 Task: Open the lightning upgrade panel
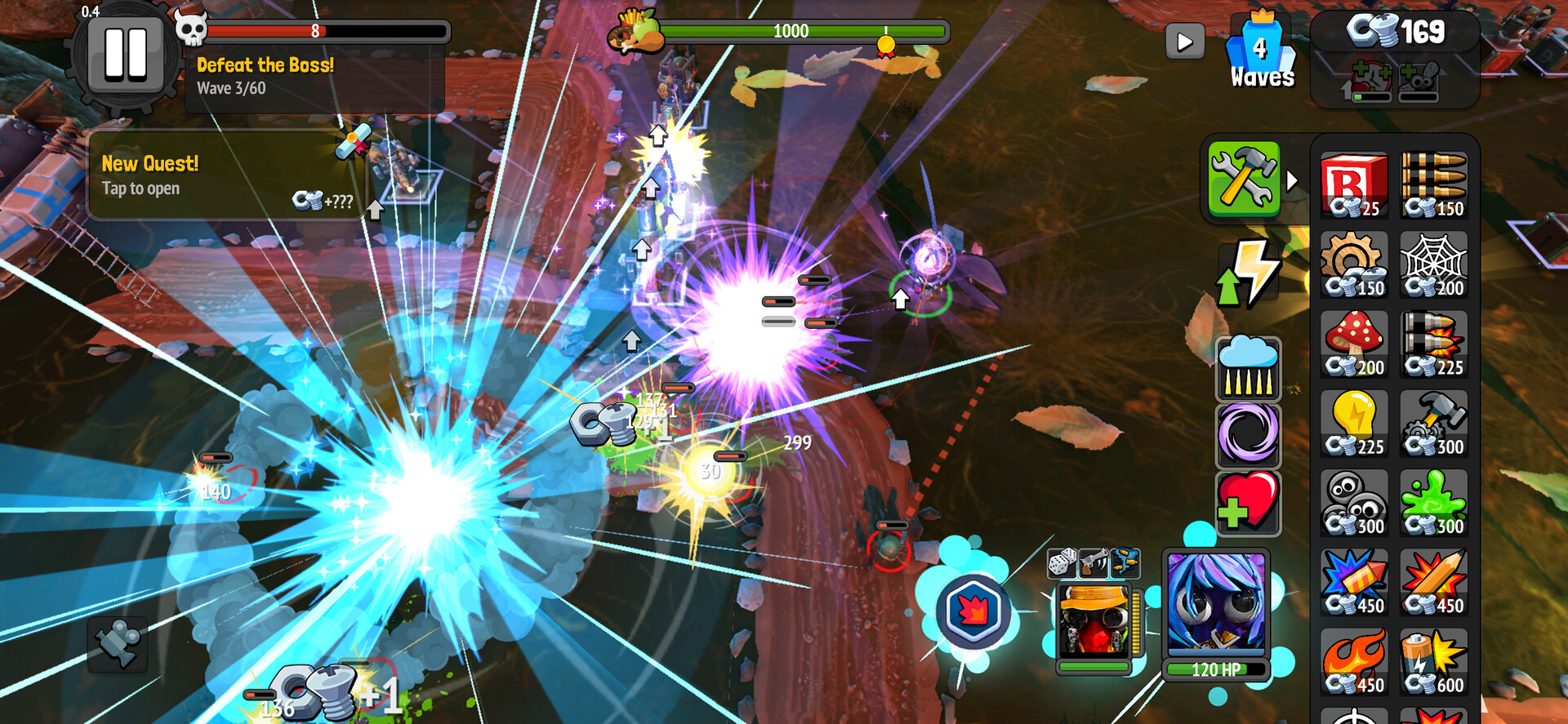(x=1248, y=272)
